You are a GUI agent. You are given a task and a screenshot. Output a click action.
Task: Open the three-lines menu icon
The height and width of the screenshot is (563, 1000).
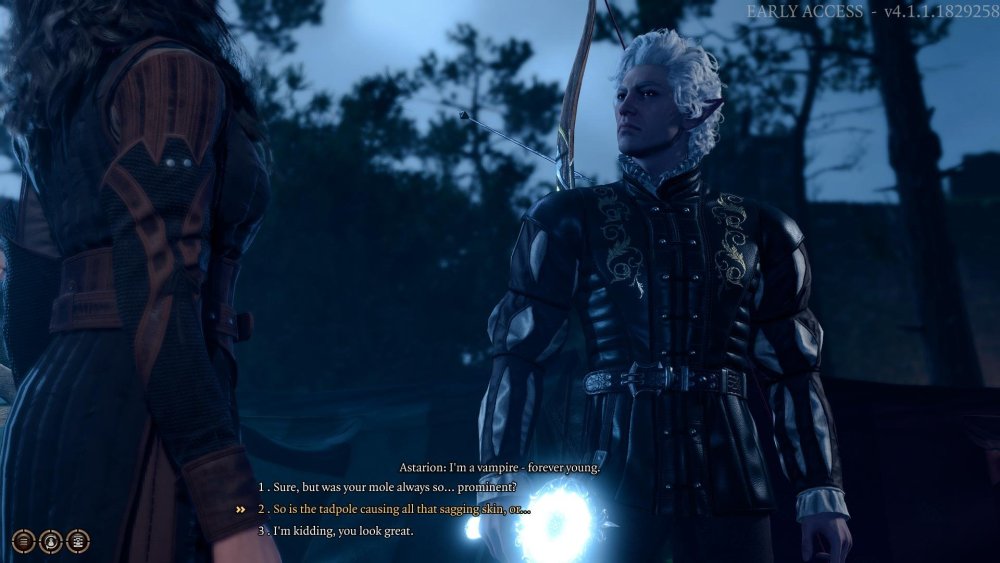coord(24,541)
